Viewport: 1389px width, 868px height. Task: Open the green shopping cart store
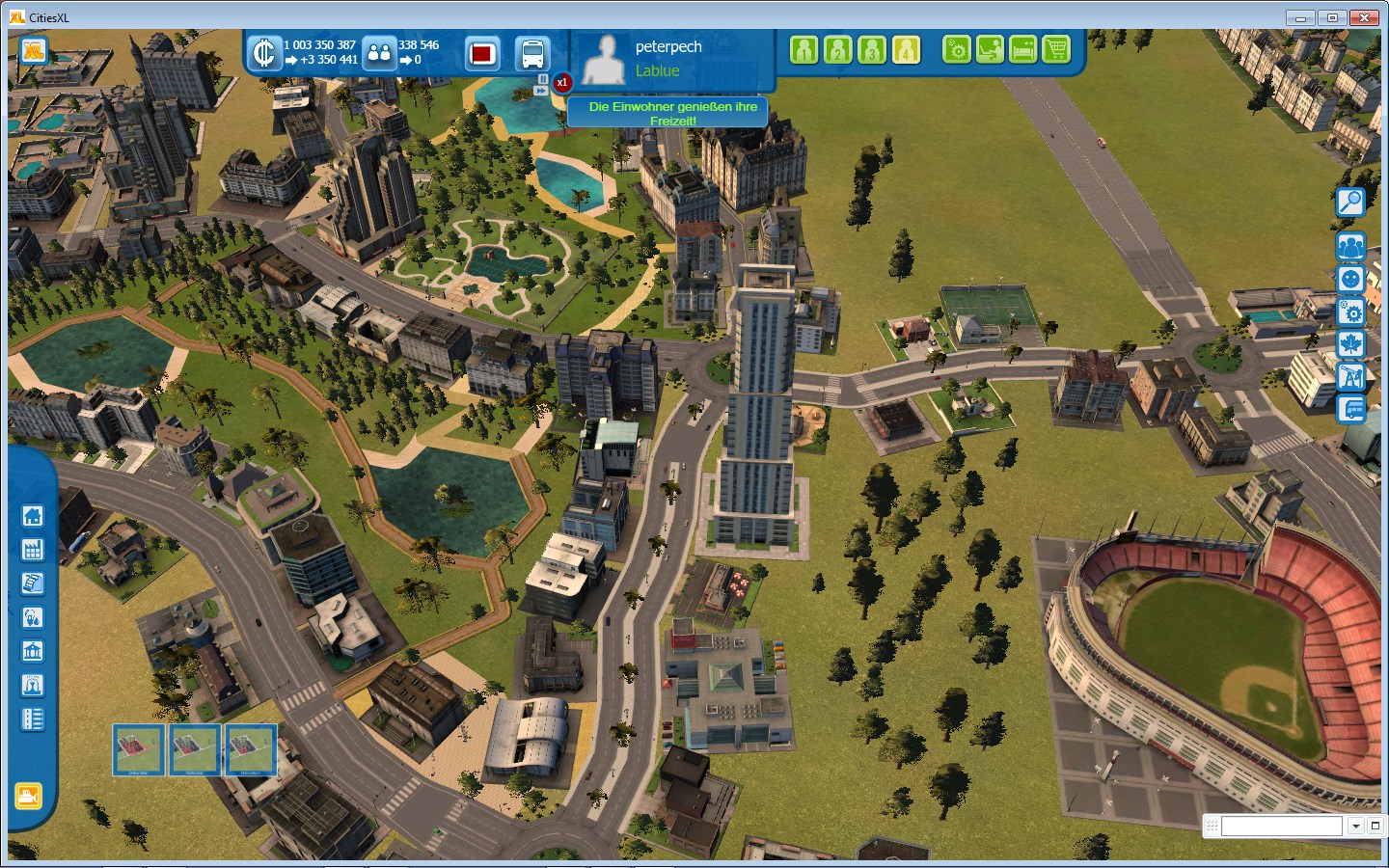[1056, 49]
